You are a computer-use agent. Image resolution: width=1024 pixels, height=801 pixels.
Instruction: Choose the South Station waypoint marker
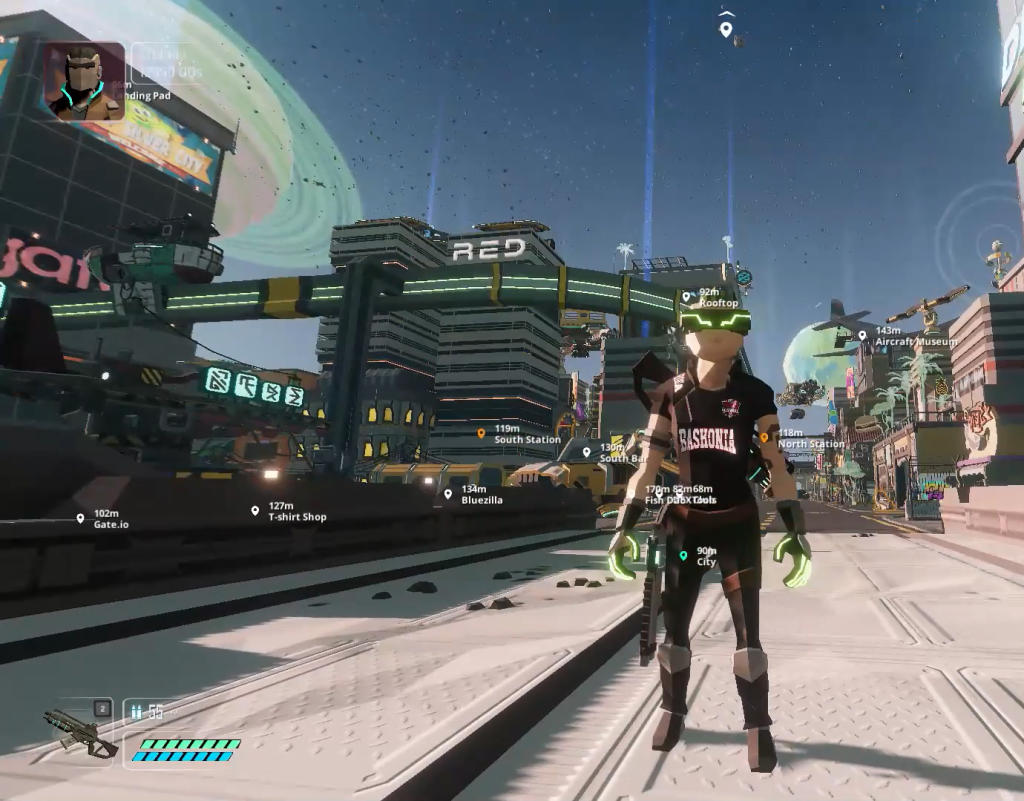(481, 434)
